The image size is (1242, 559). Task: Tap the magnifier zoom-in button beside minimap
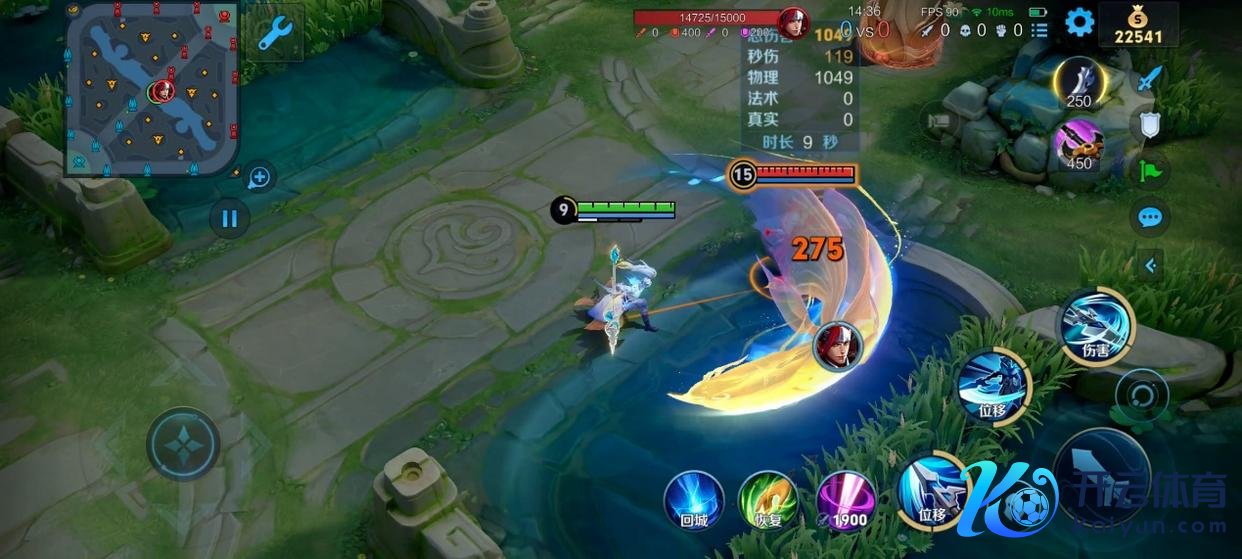click(259, 178)
